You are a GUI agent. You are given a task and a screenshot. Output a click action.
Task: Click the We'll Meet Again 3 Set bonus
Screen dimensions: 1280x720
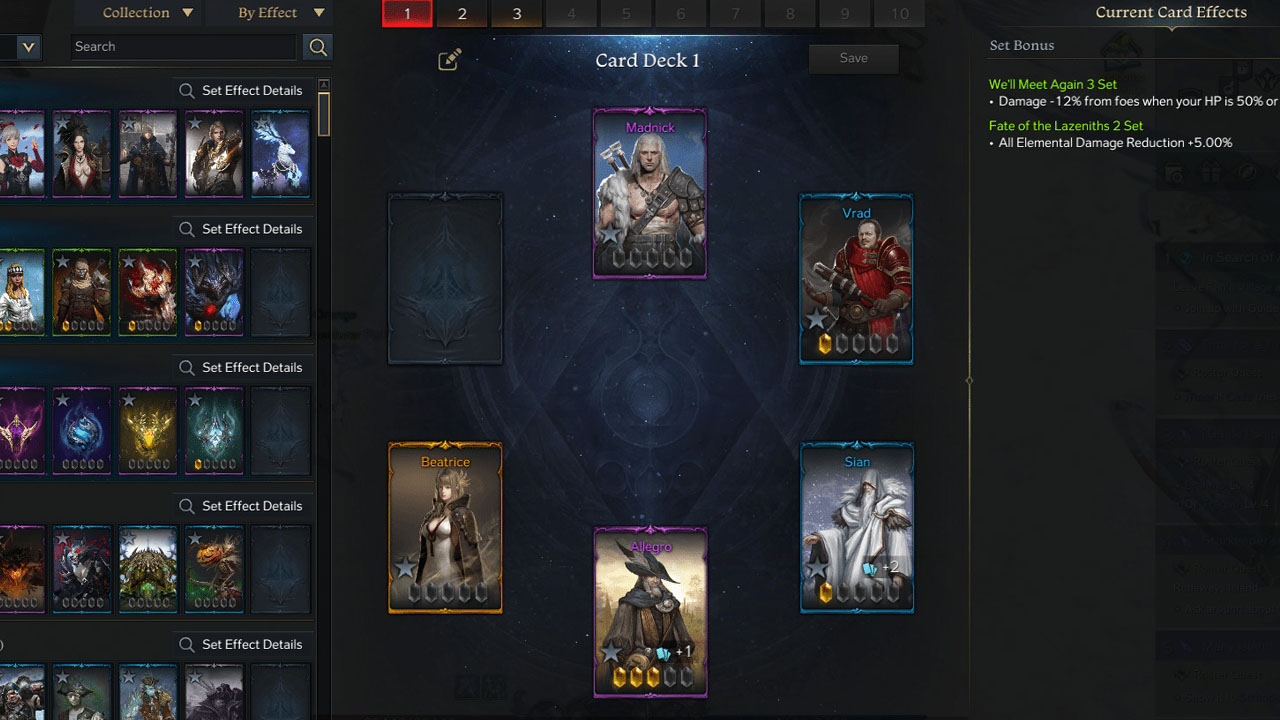tap(1053, 84)
